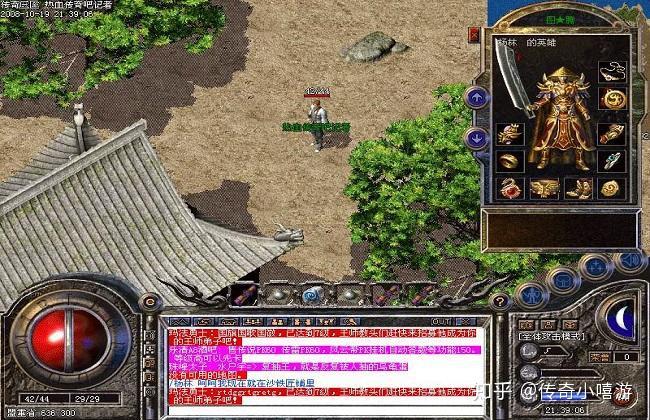The height and width of the screenshot is (420, 650).
Task: Select the golden boots equipment slot
Action: click(x=578, y=187)
